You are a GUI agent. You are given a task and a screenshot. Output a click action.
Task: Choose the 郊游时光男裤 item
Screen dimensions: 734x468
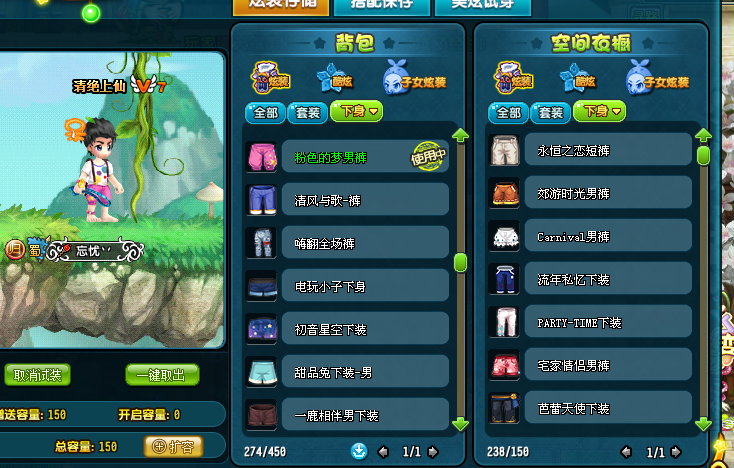(590, 193)
